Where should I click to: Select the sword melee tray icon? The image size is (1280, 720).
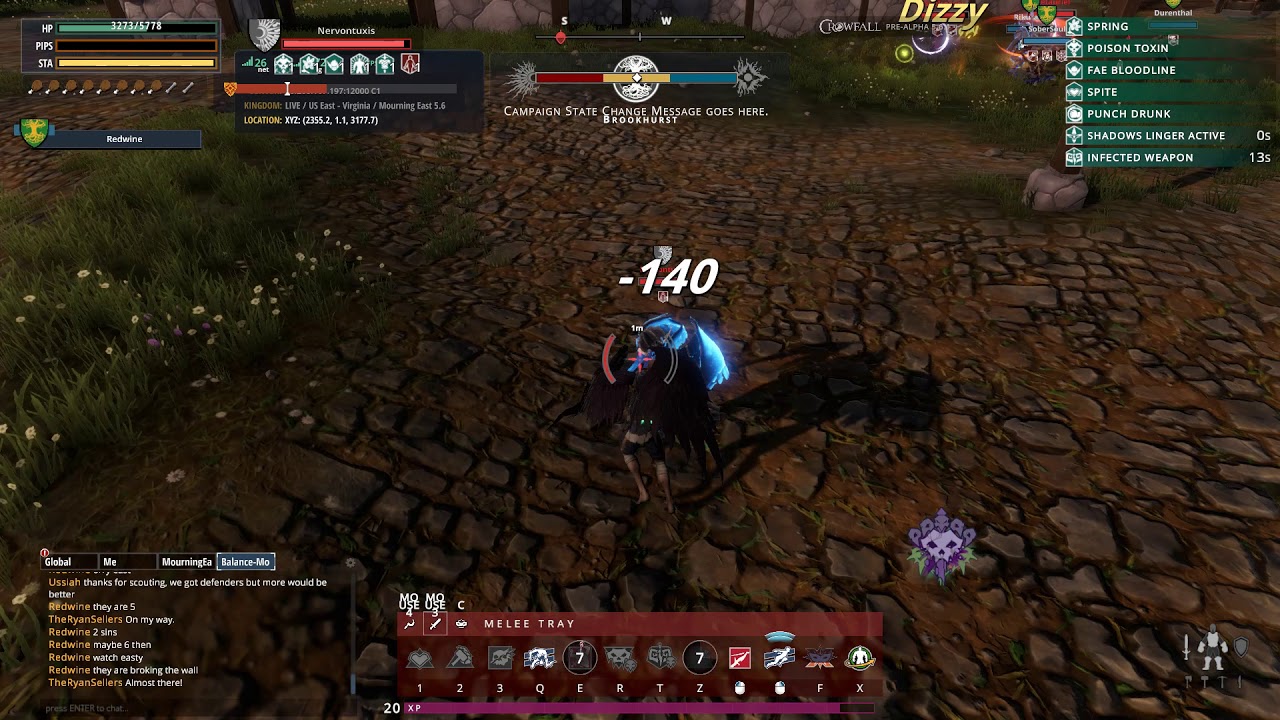coord(435,624)
